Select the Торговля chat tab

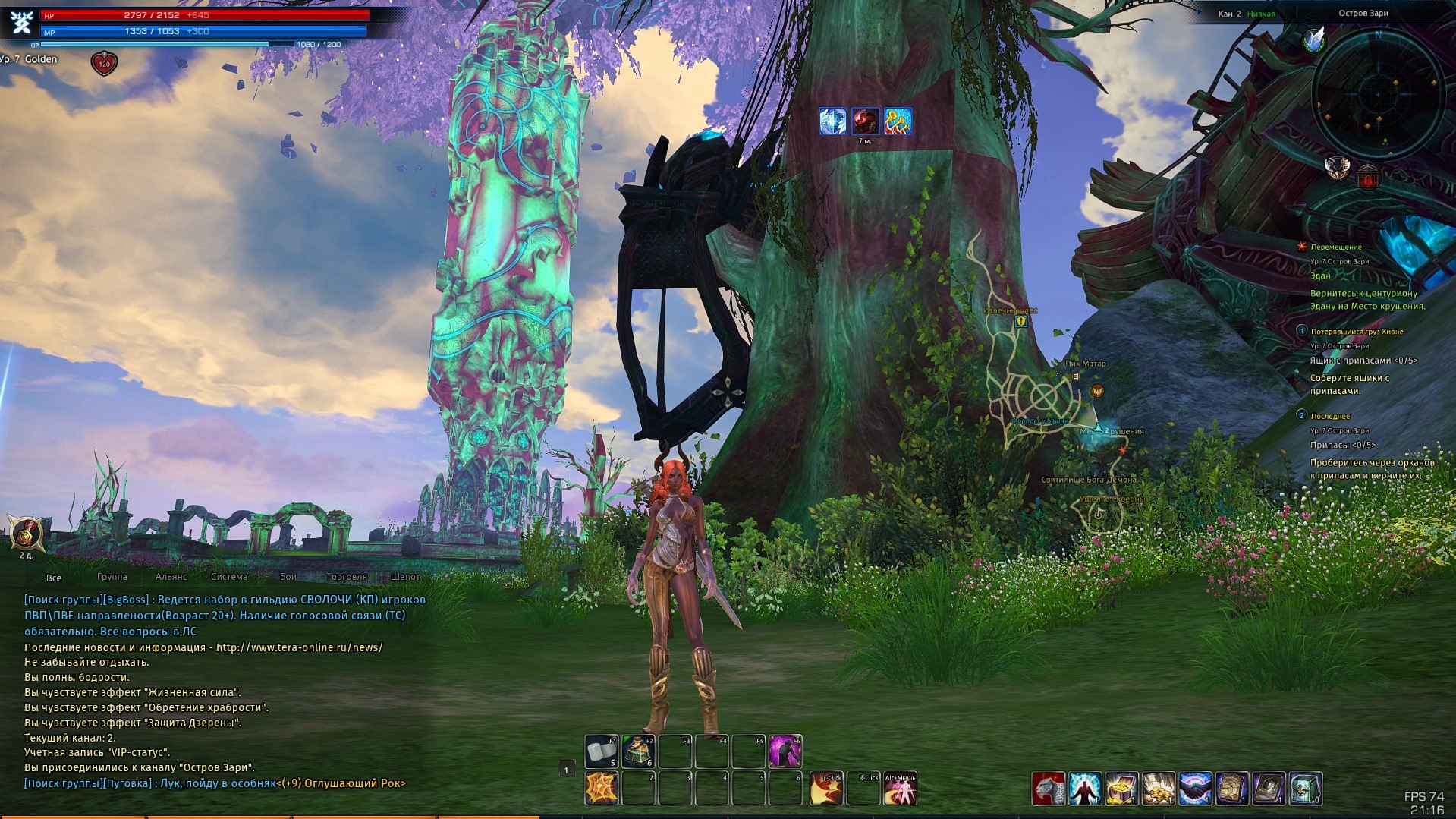[x=346, y=577]
